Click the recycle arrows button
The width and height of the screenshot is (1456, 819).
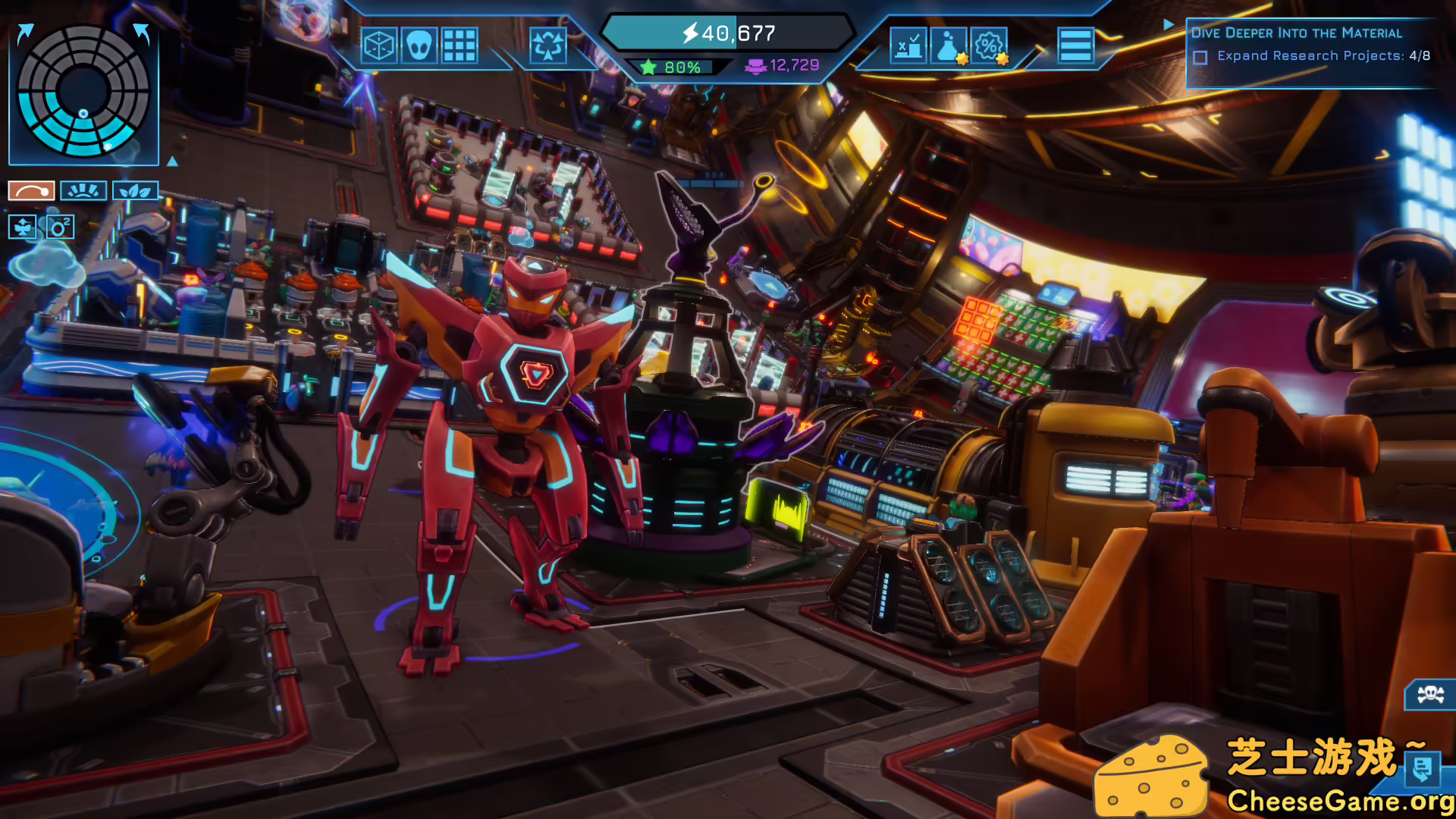coord(548,46)
